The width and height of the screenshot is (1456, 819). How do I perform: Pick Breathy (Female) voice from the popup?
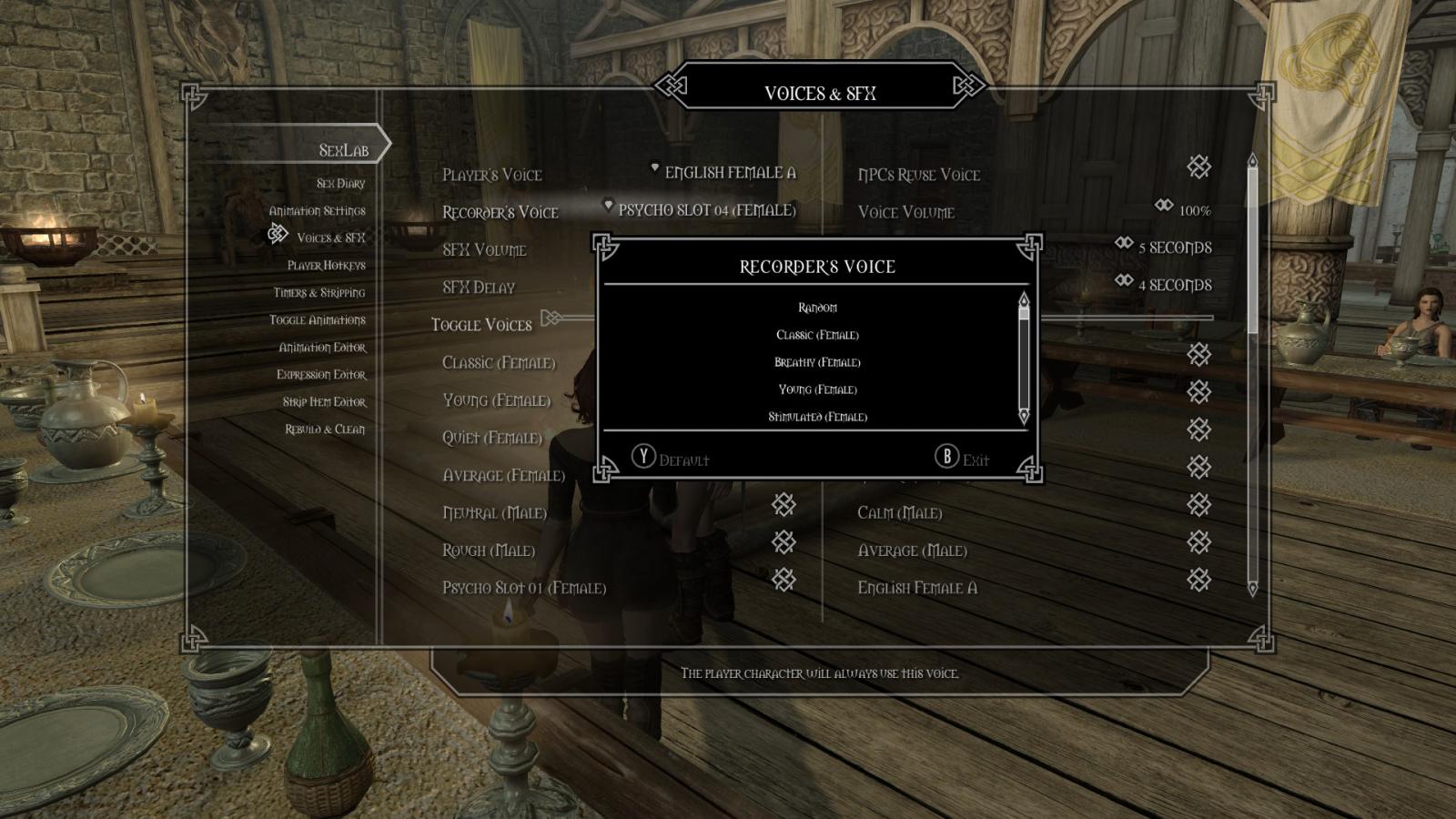pos(817,362)
